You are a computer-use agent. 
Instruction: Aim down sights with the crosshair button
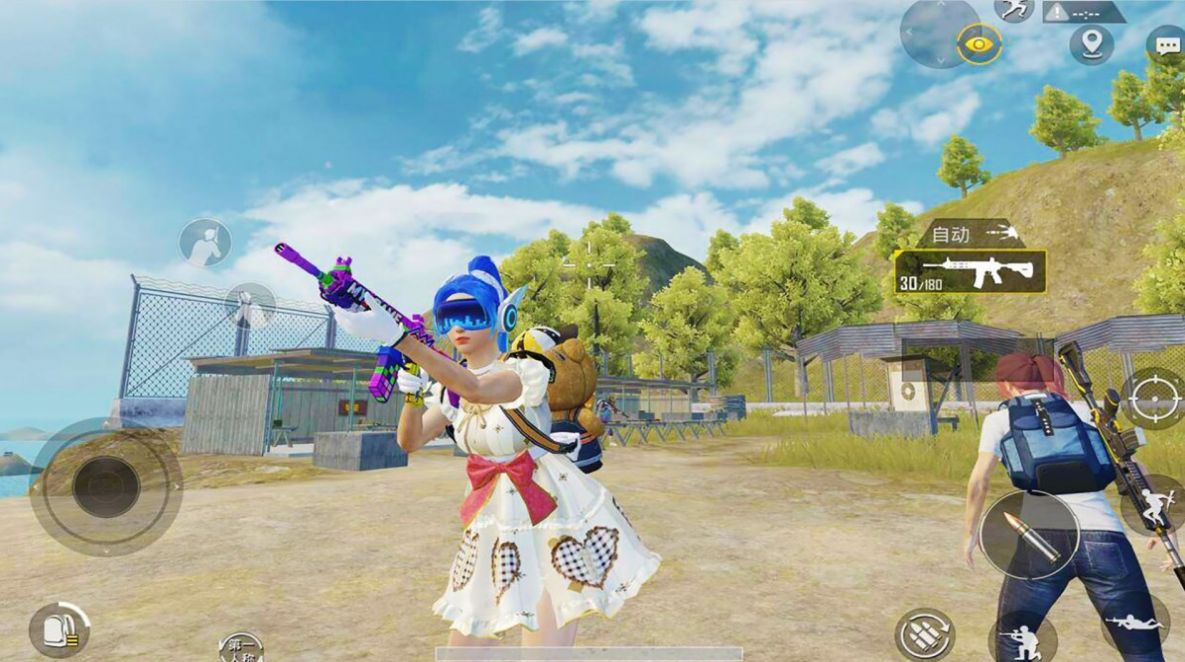pos(1153,398)
